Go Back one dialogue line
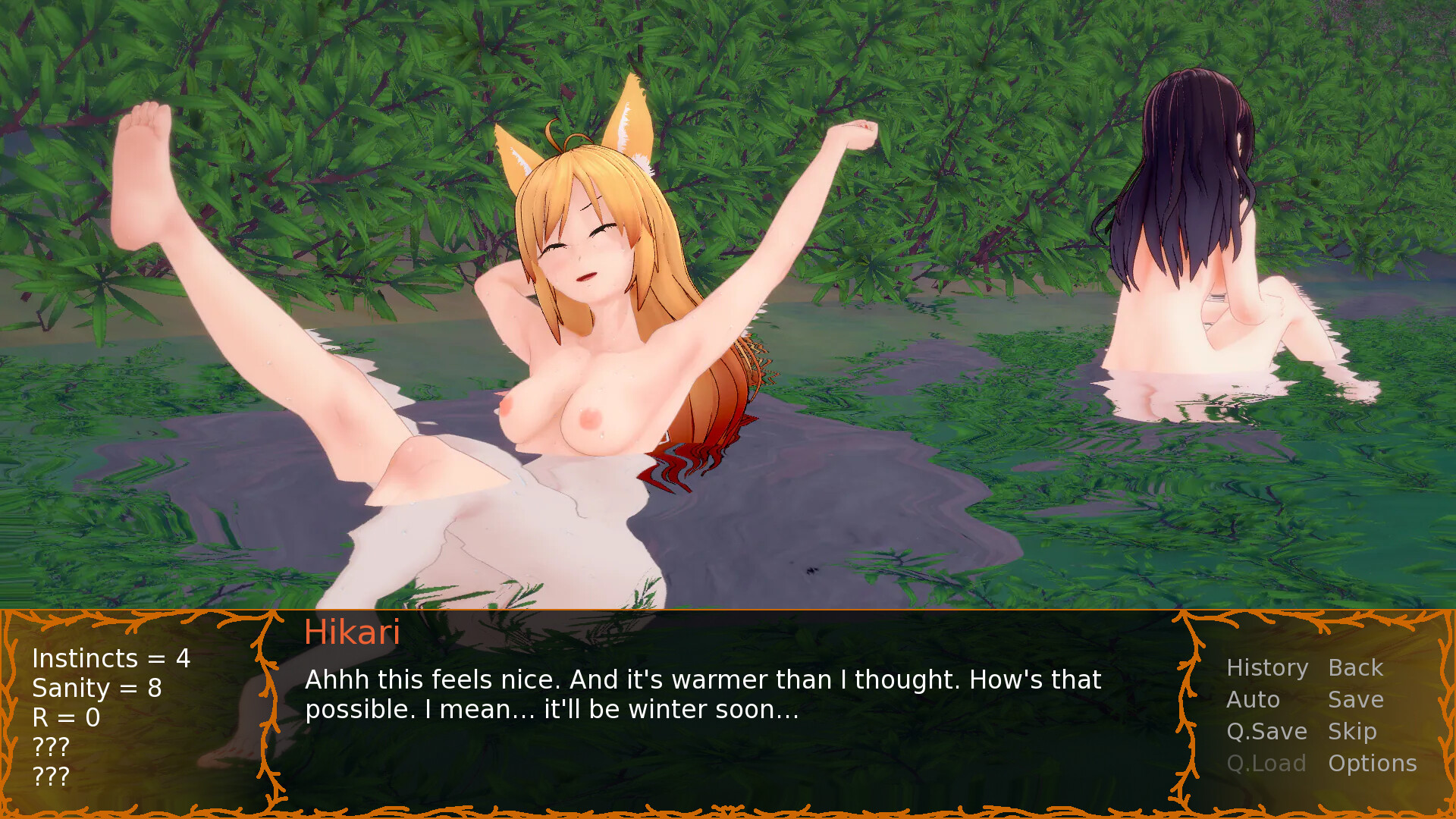Viewport: 1456px width, 819px height. pos(1355,668)
